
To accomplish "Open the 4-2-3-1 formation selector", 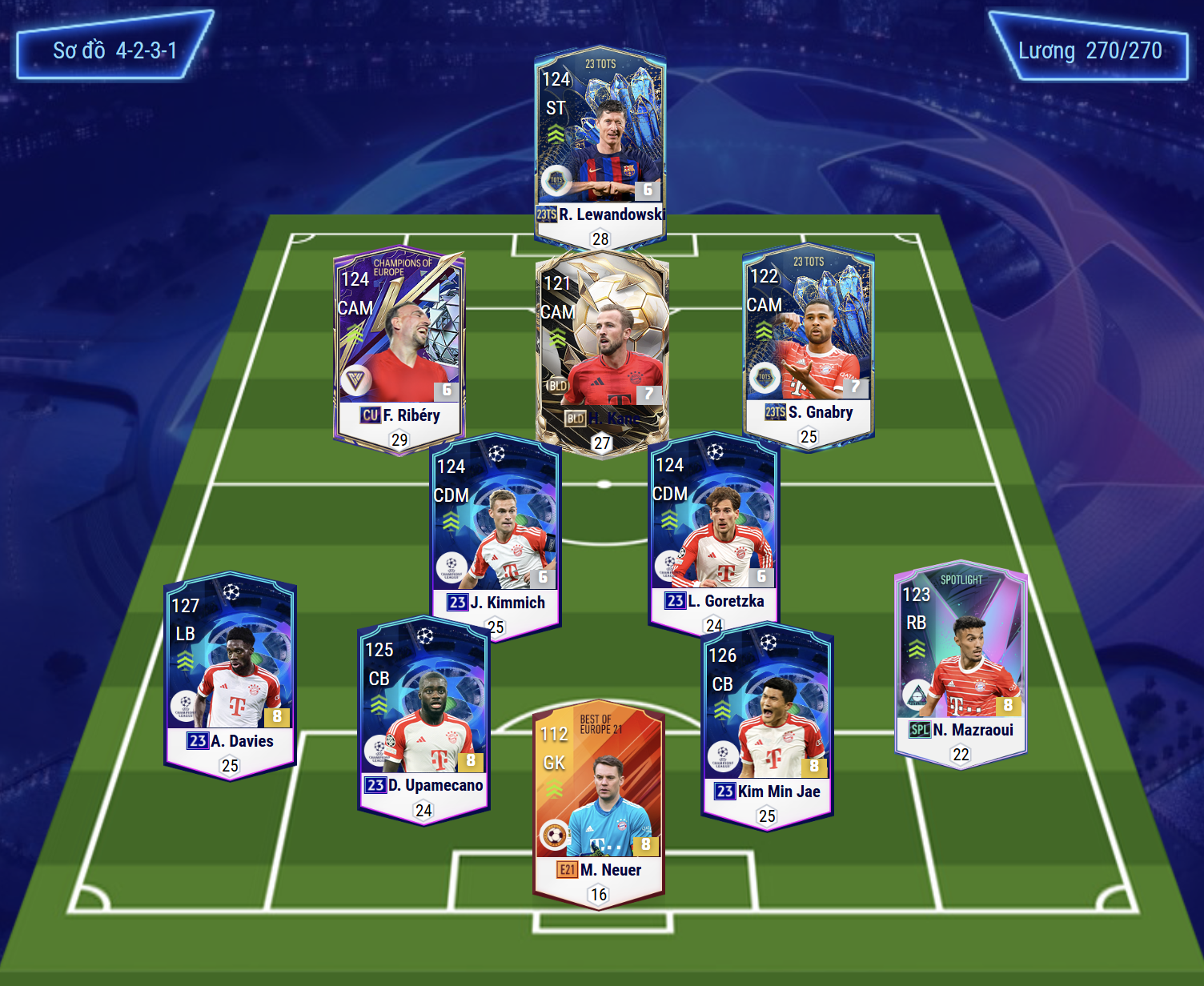I will [114, 50].
